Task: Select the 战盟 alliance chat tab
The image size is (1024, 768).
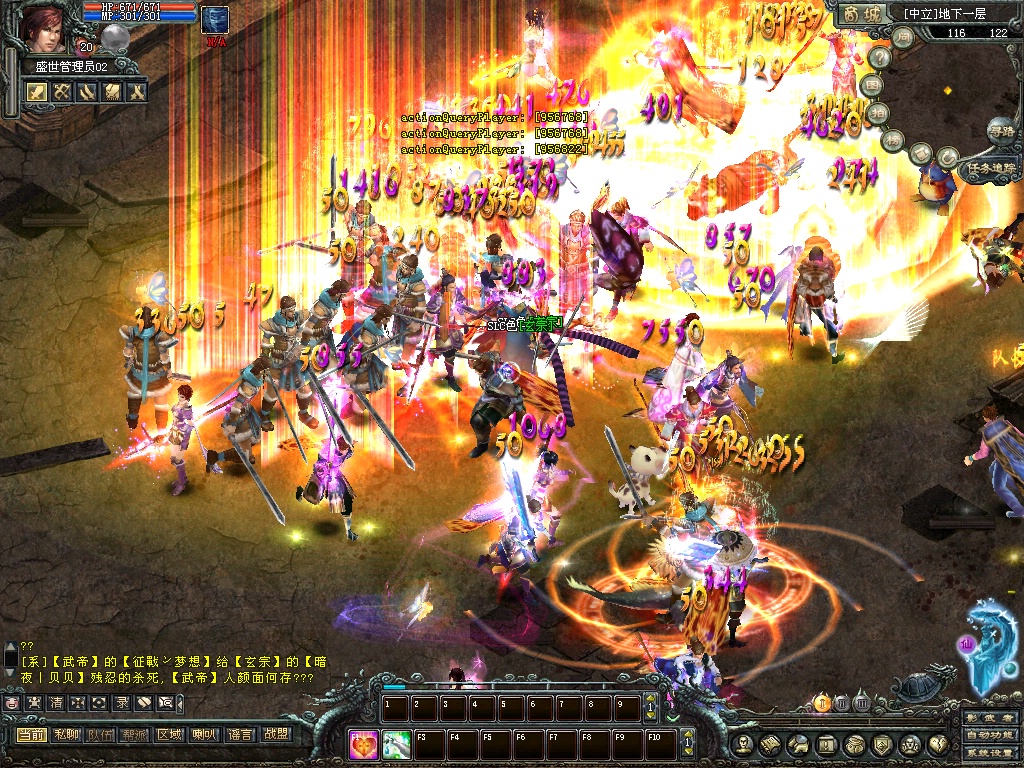Action: [274, 734]
